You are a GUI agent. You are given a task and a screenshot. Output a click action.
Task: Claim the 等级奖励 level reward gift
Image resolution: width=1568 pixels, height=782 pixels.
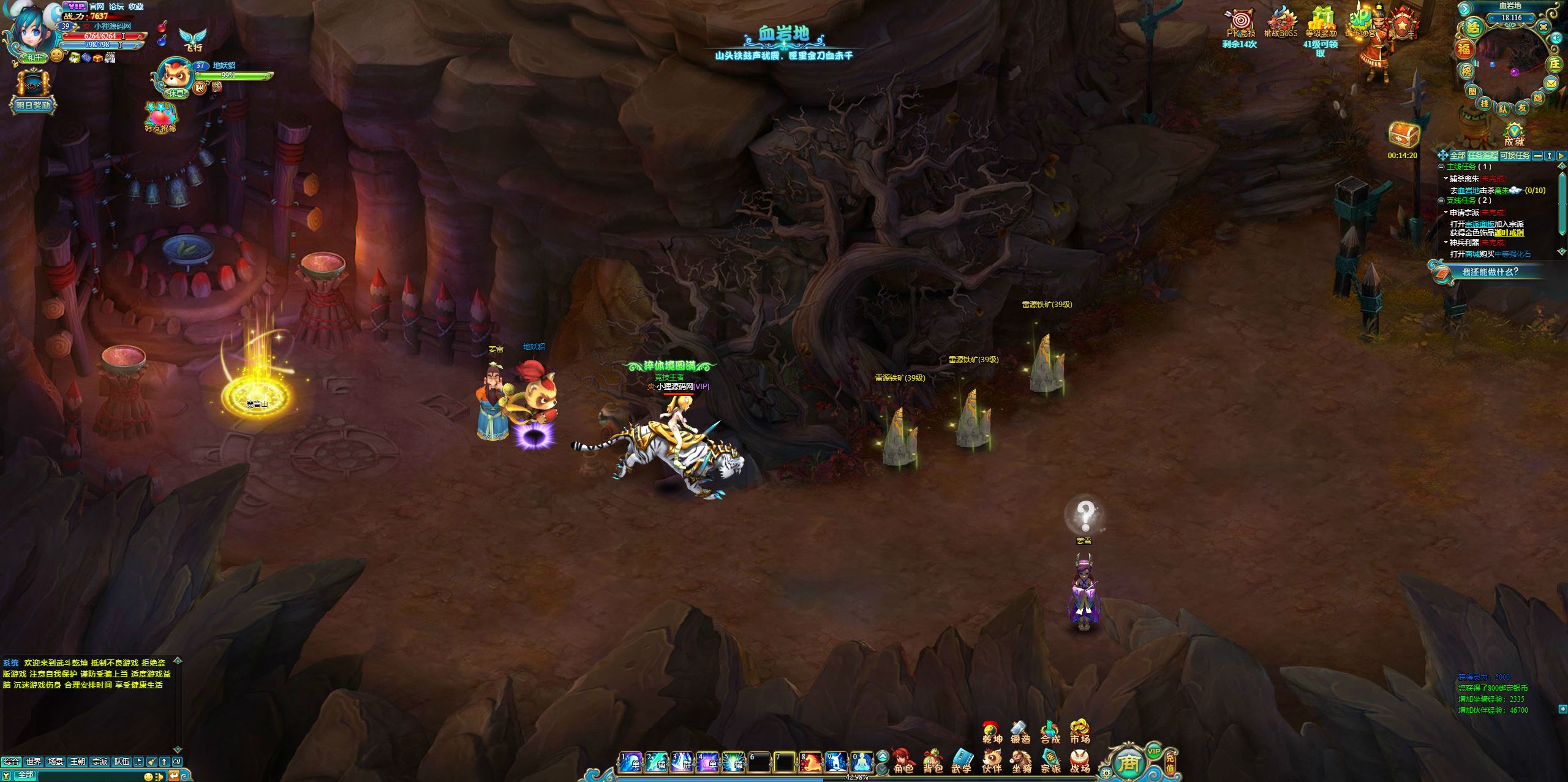tap(1321, 23)
